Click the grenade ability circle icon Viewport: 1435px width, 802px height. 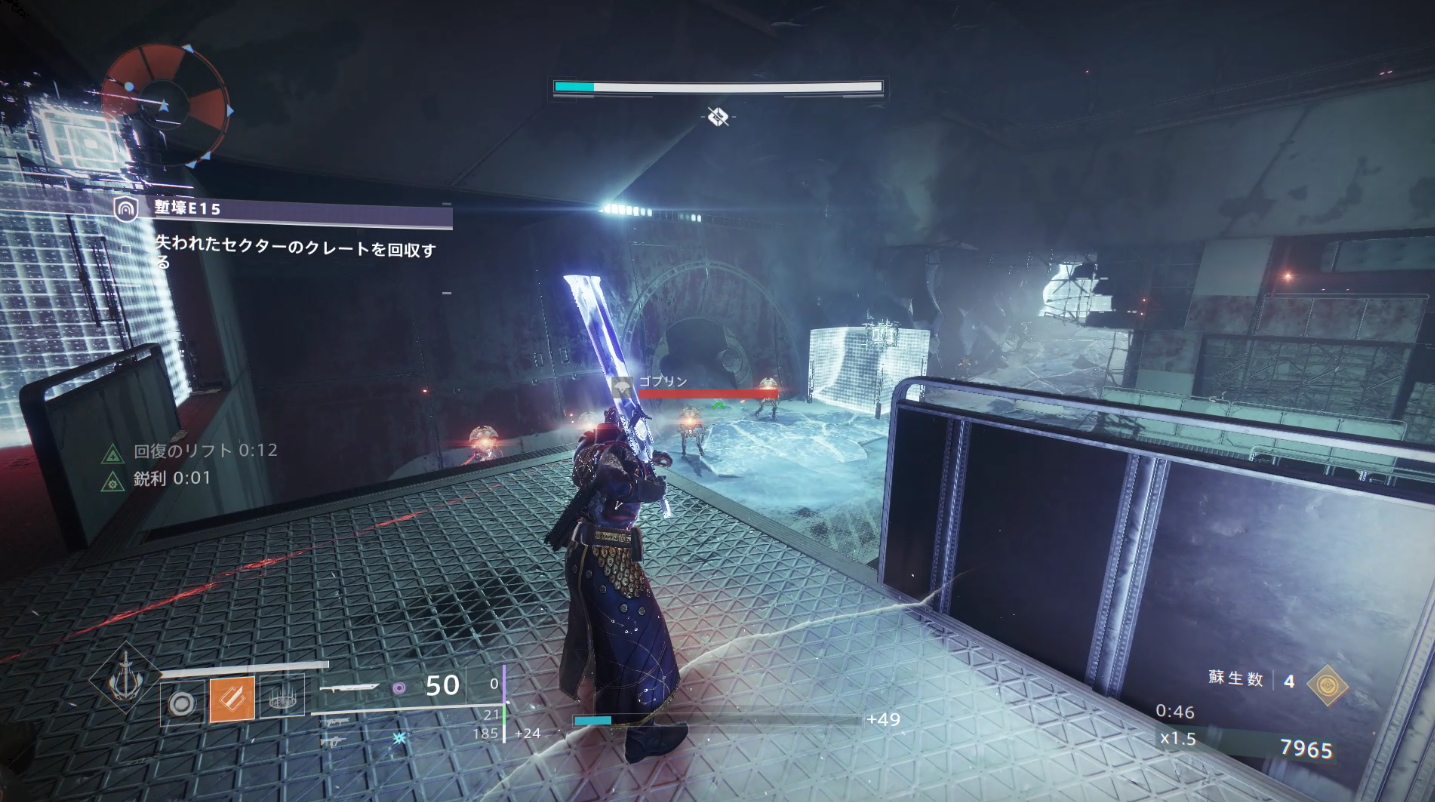click(181, 701)
